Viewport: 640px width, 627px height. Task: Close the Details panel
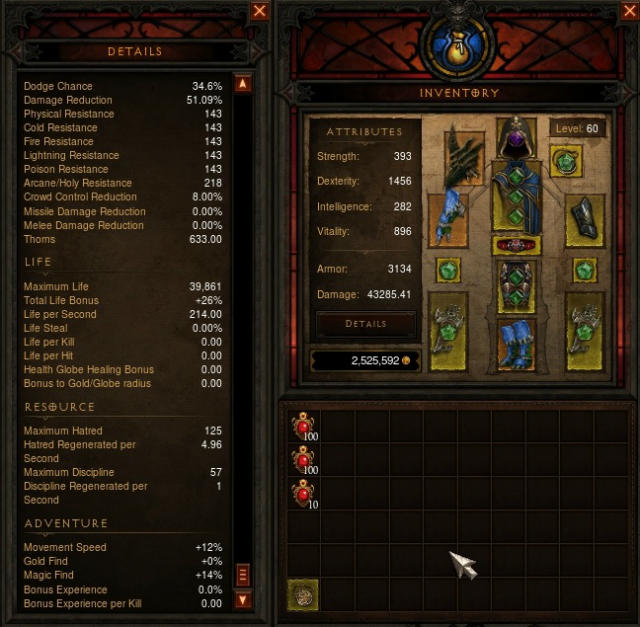click(x=260, y=11)
